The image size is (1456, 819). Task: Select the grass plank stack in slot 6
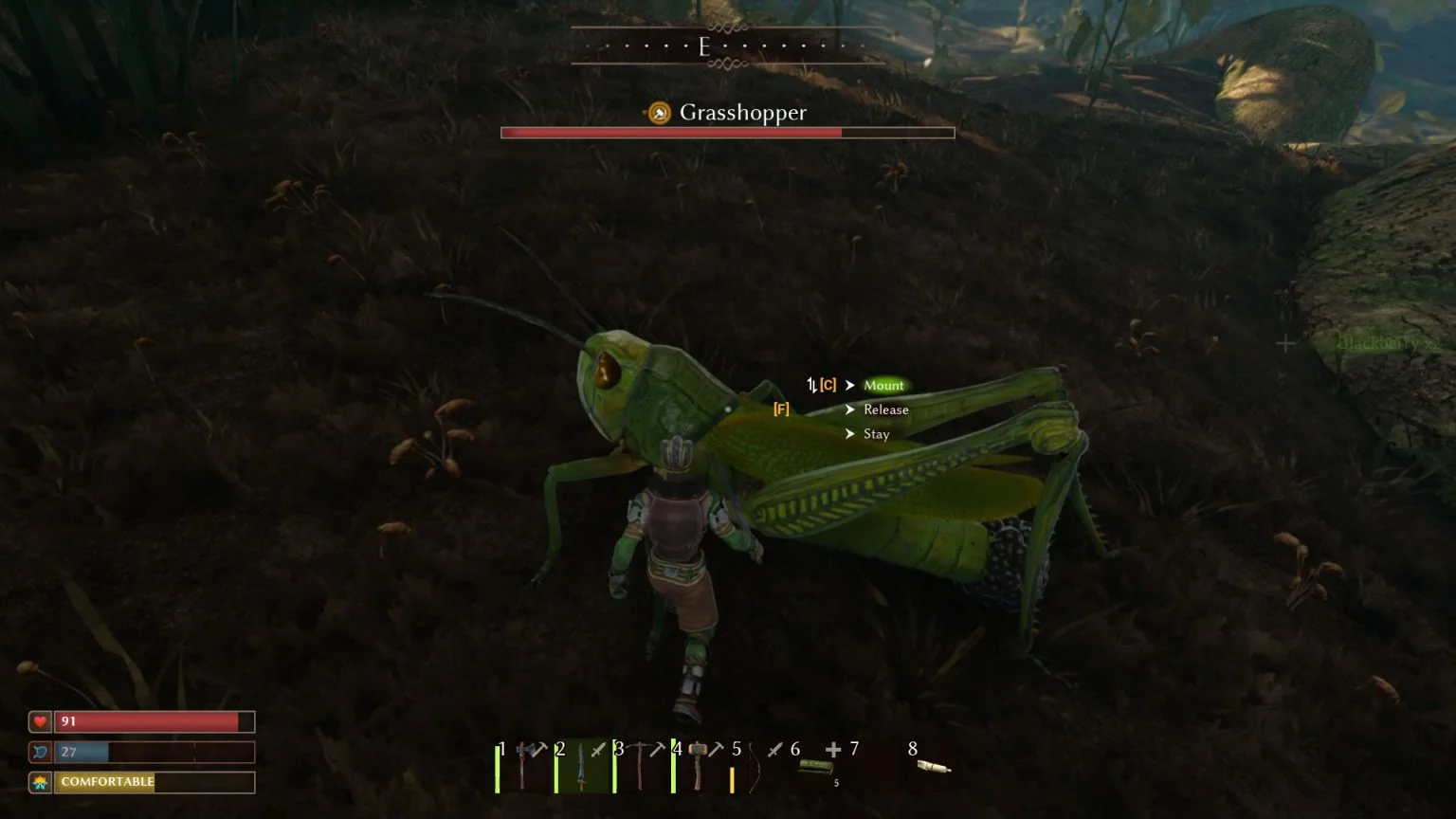coord(817,768)
